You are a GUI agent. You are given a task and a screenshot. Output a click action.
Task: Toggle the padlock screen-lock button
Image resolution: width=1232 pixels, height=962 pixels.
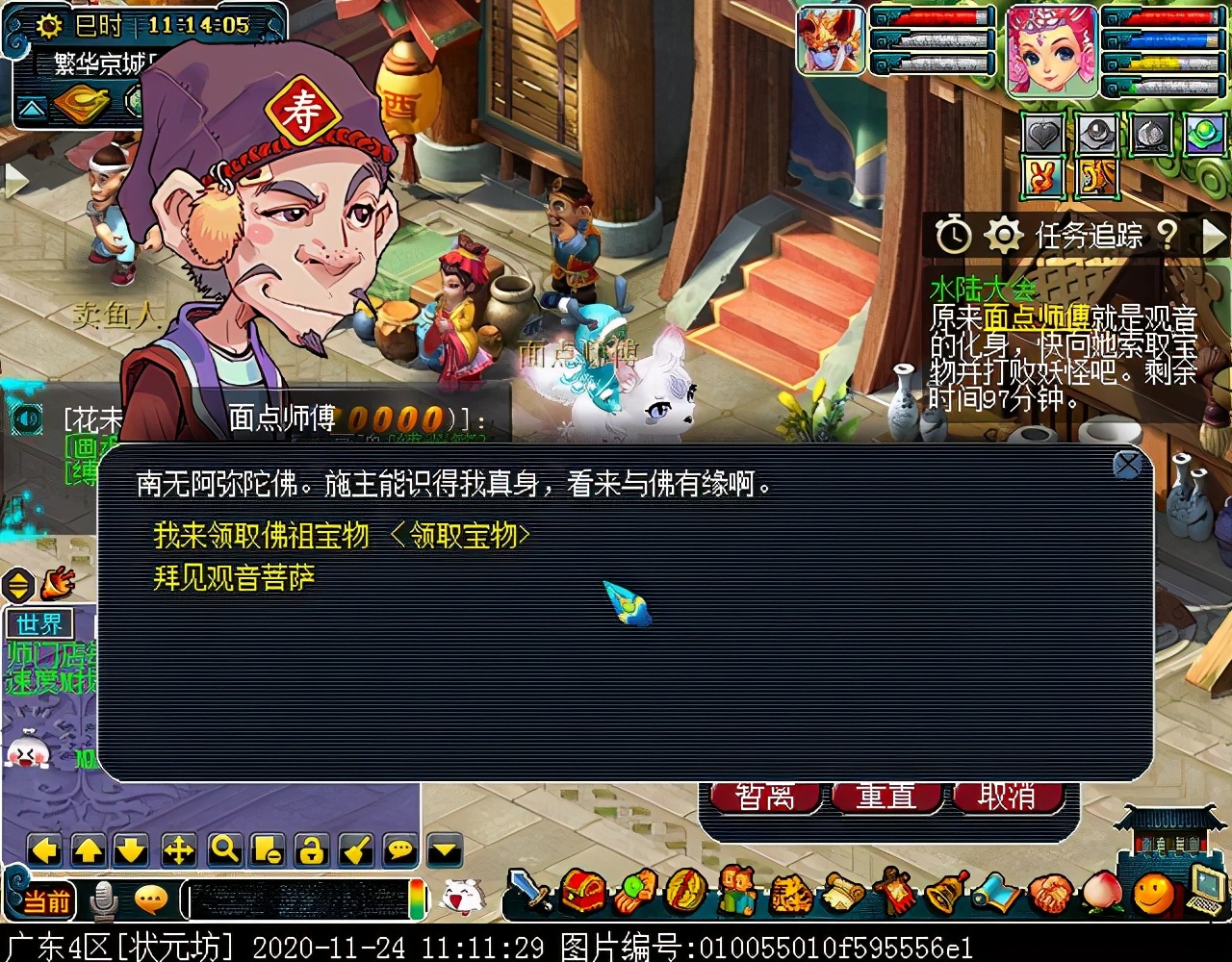[x=308, y=850]
